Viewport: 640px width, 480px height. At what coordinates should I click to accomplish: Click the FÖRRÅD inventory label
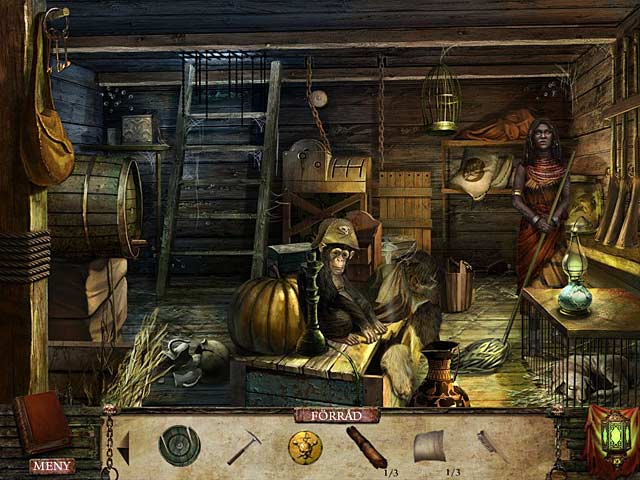tap(336, 415)
